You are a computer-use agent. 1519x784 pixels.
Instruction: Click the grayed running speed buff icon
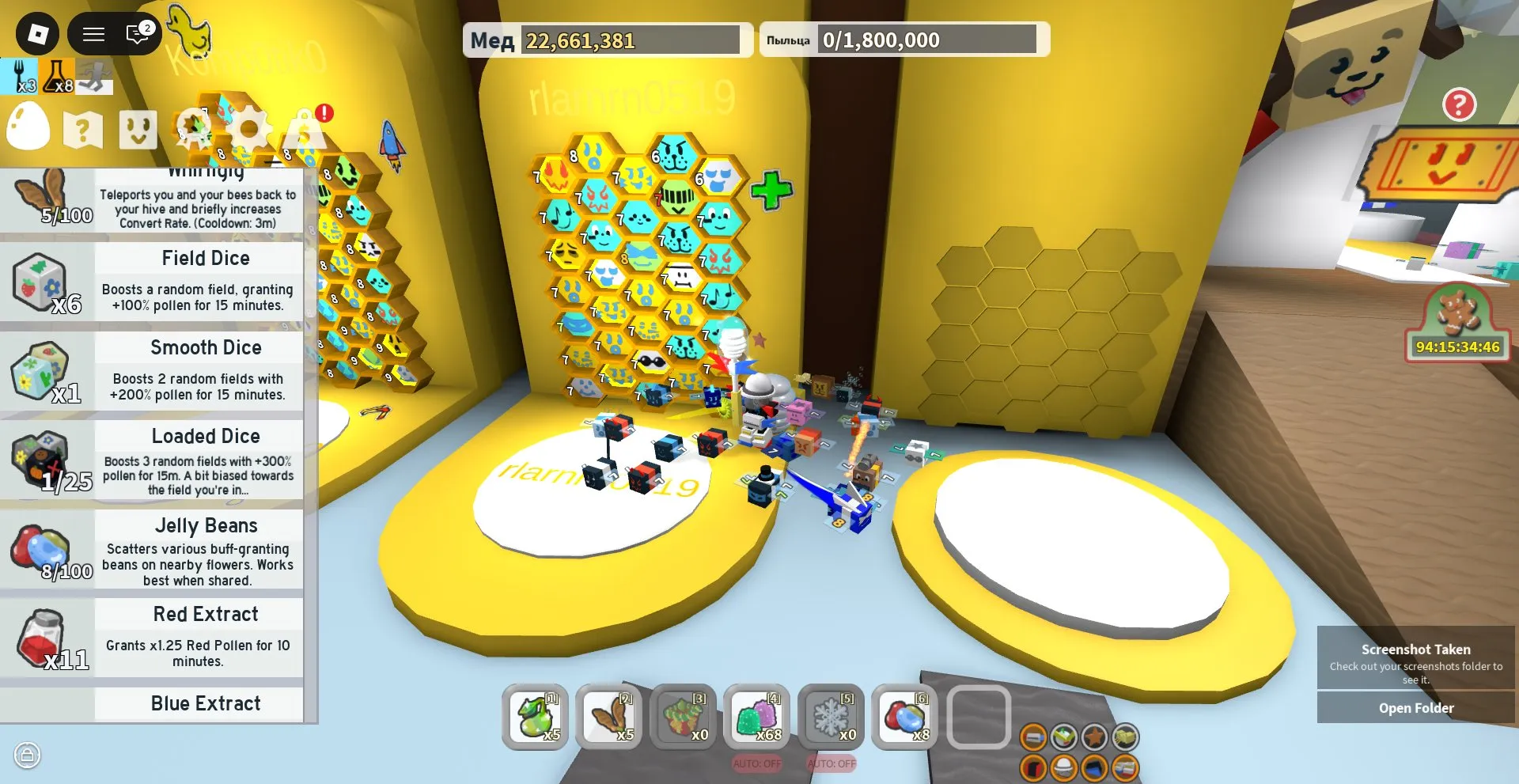click(93, 77)
